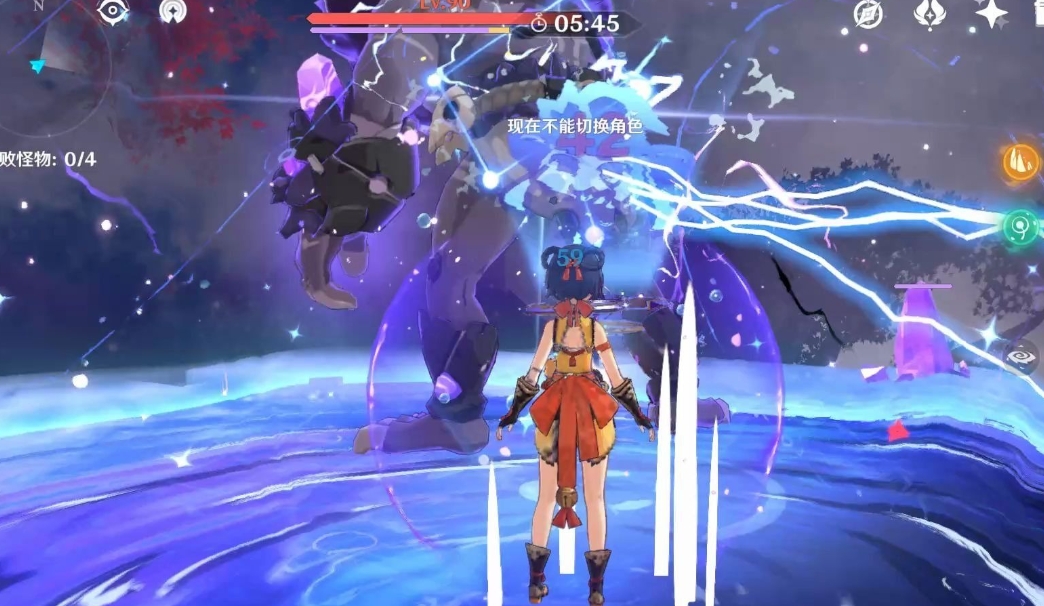Select the green Anemo swirl icon

(x=1021, y=226)
